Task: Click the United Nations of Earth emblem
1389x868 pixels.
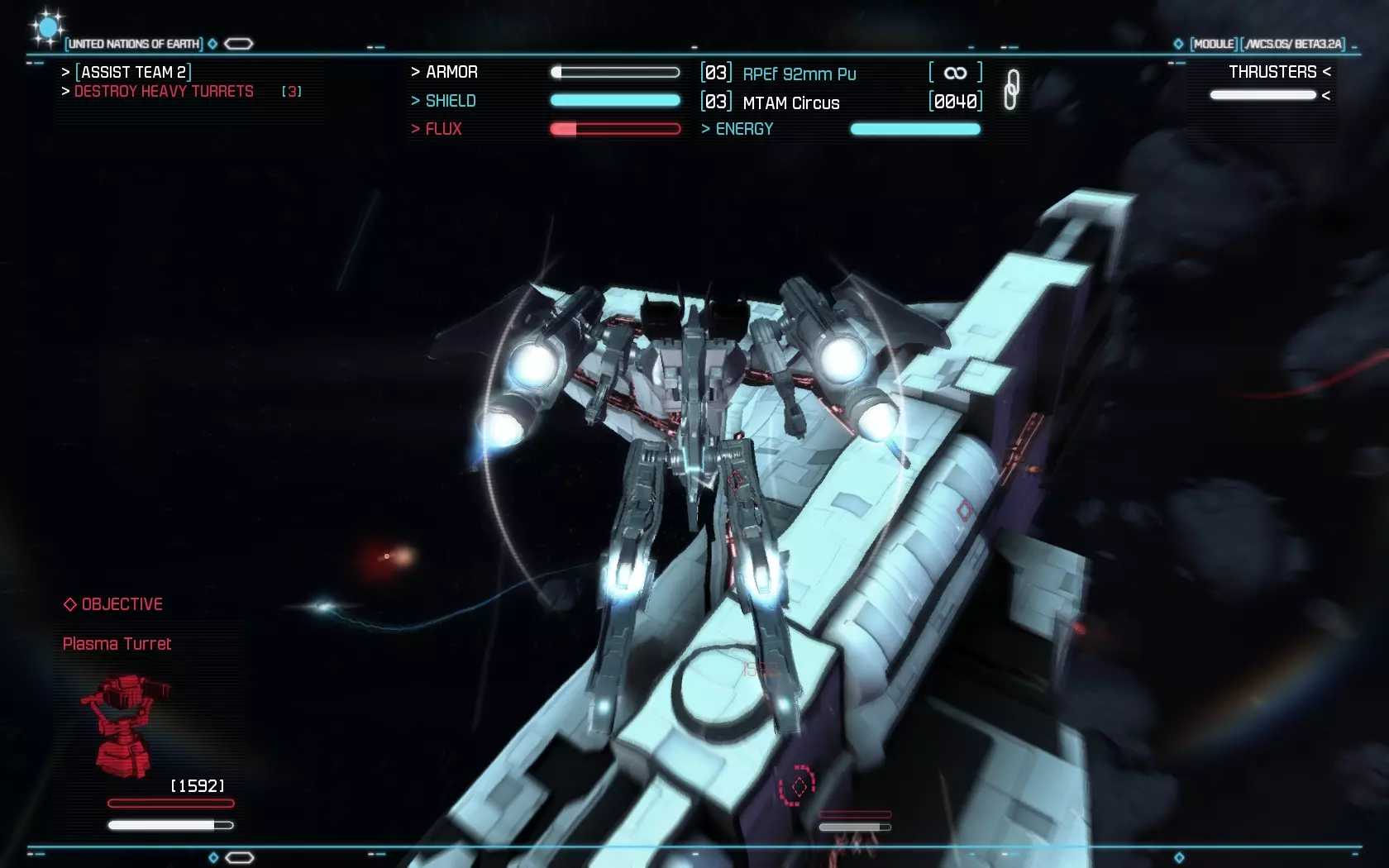Action: [47, 29]
